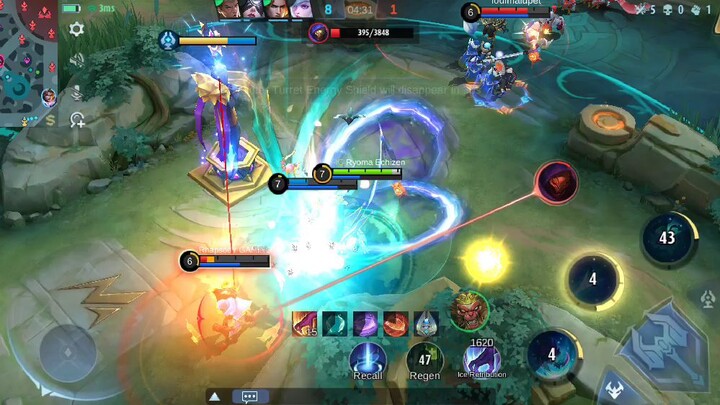
Task: Activate the first skill on cooldown 4
Action: tap(551, 354)
